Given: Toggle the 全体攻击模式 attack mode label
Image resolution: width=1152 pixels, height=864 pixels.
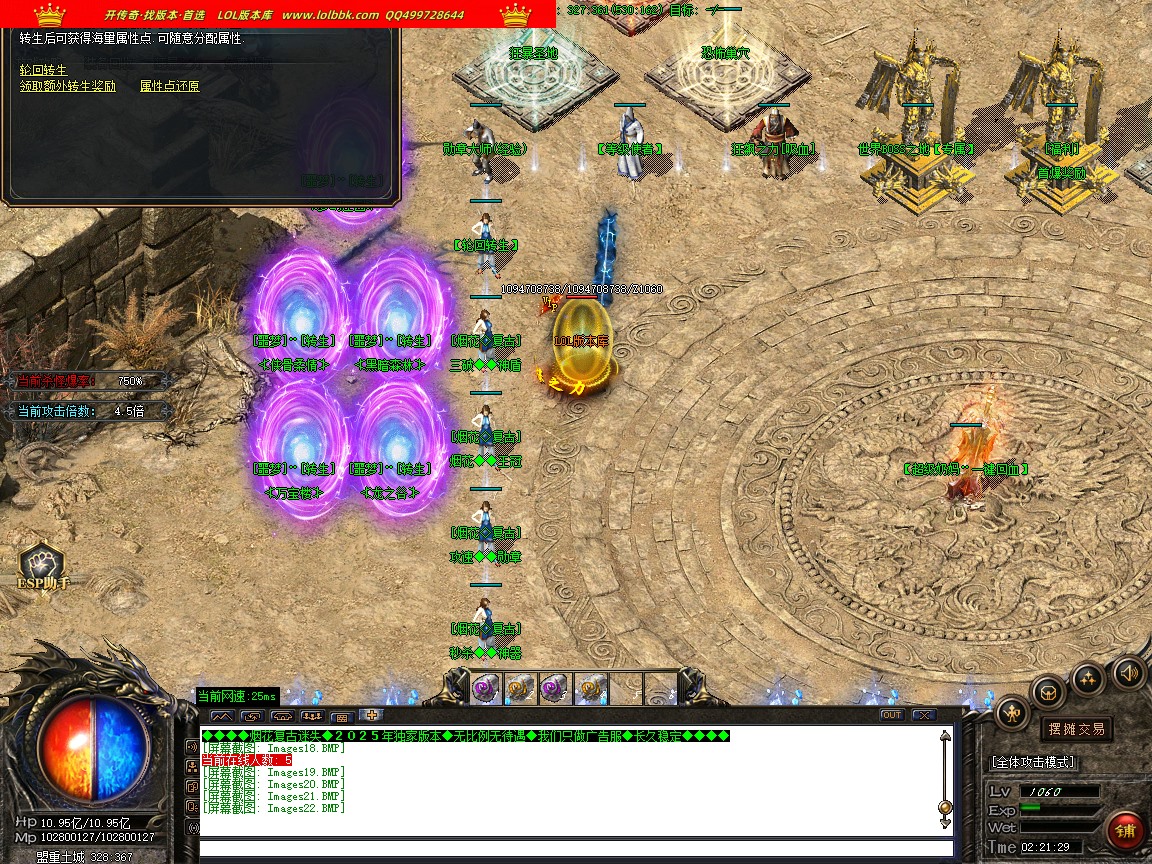Looking at the screenshot, I should click(1033, 762).
